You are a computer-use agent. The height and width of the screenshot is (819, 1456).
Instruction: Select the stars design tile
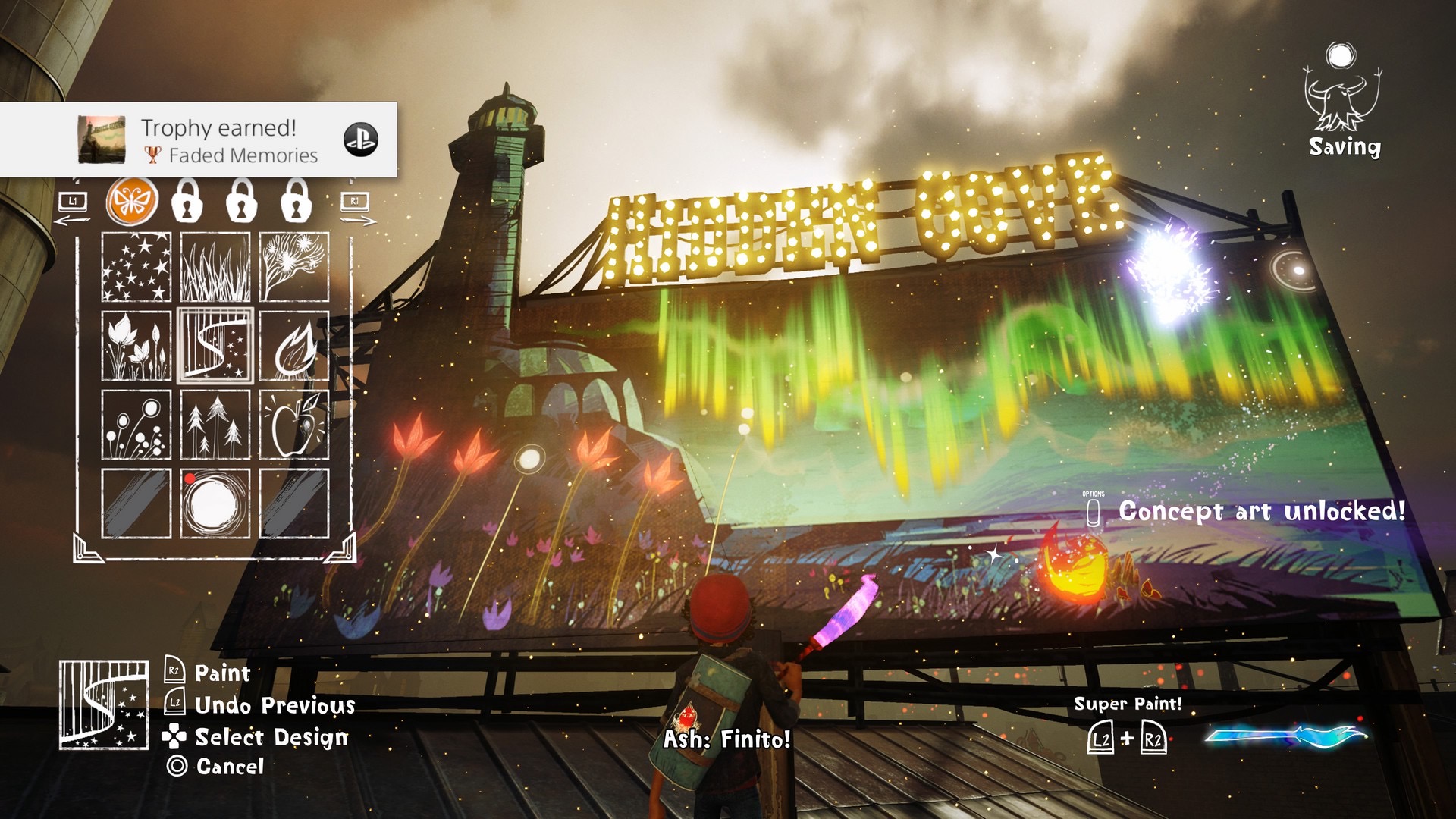136,267
